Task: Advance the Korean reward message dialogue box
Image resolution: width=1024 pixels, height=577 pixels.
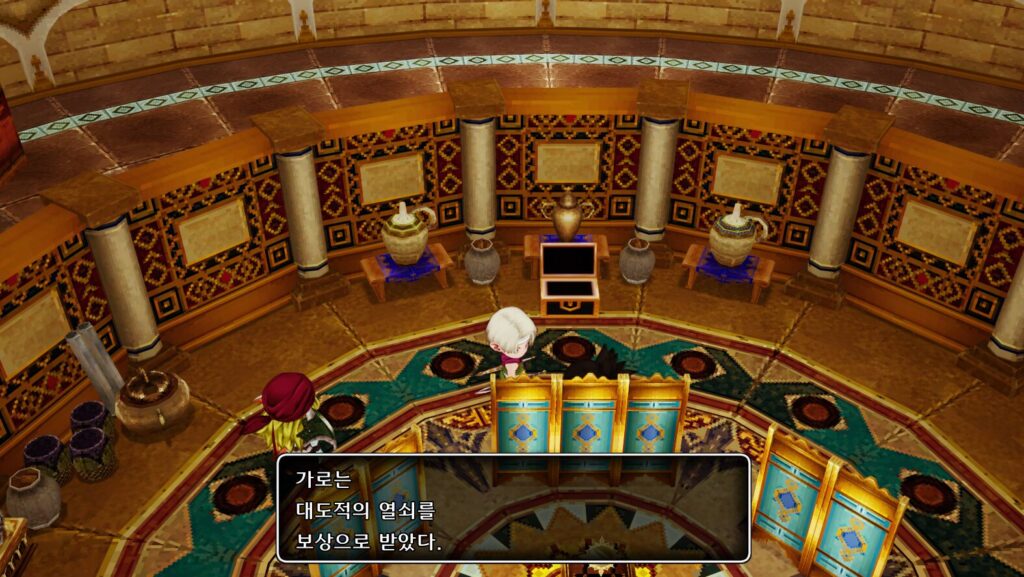Action: [x=512, y=507]
